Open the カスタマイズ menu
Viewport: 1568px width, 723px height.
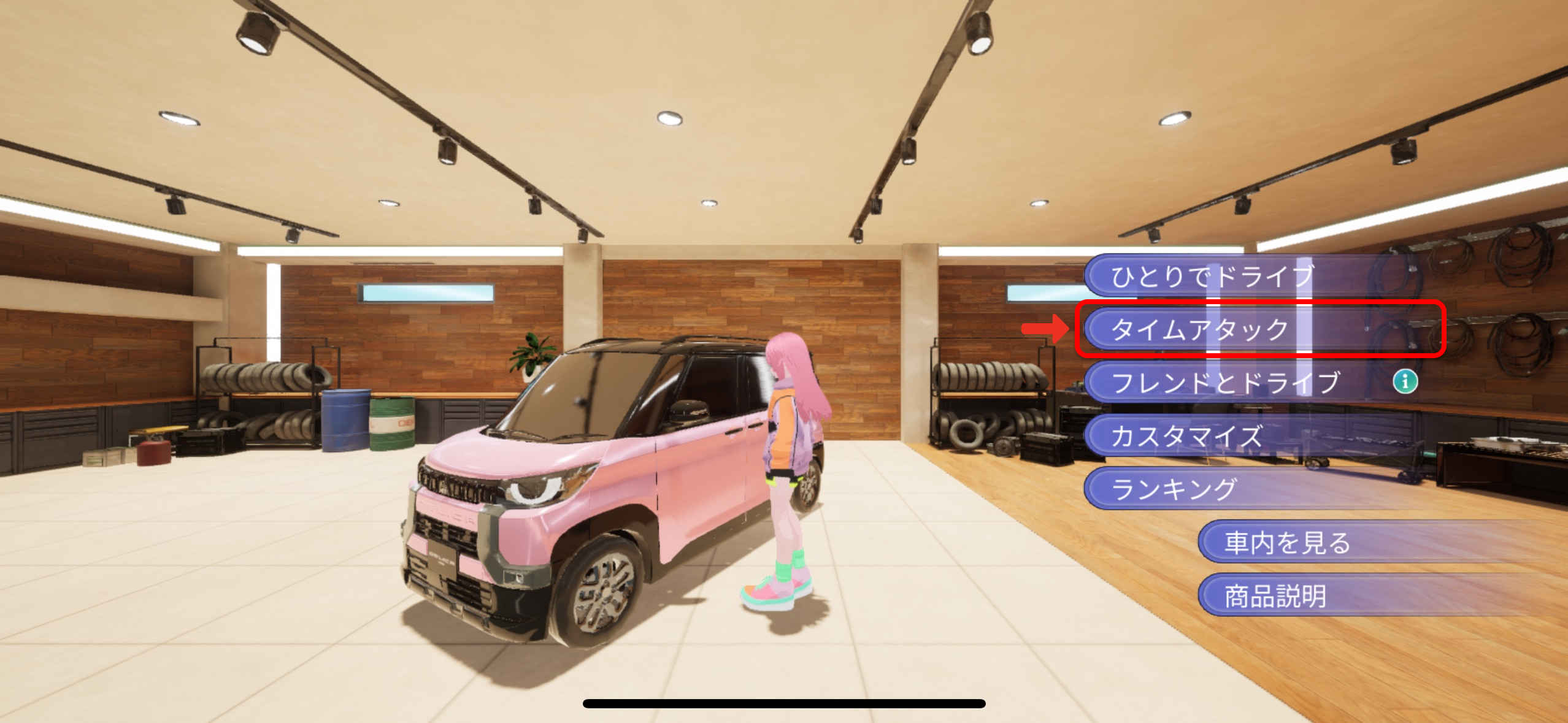[1187, 436]
